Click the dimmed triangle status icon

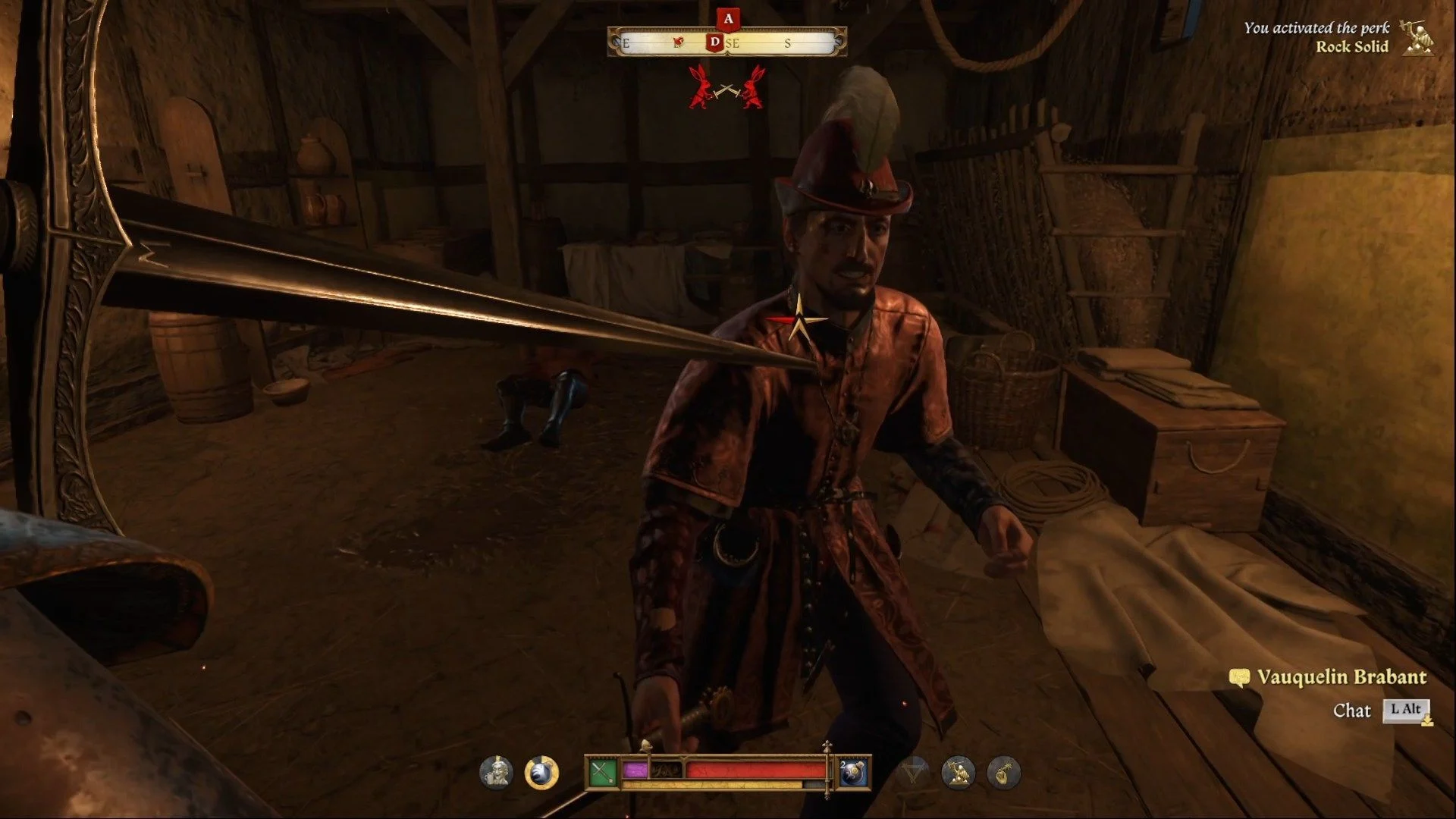pos(914,773)
